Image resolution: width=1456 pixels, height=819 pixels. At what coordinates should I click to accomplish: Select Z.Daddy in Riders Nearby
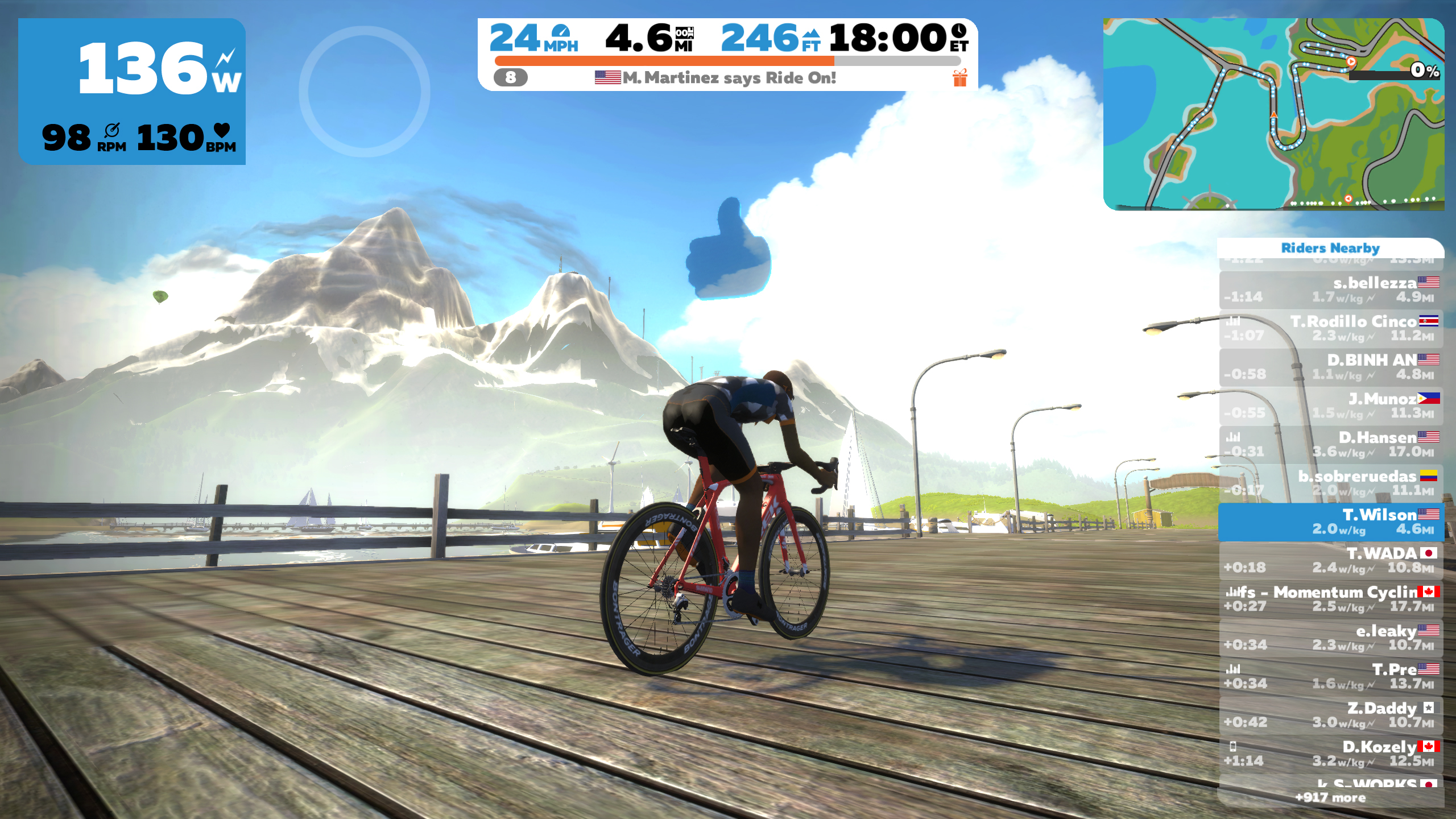click(1331, 715)
